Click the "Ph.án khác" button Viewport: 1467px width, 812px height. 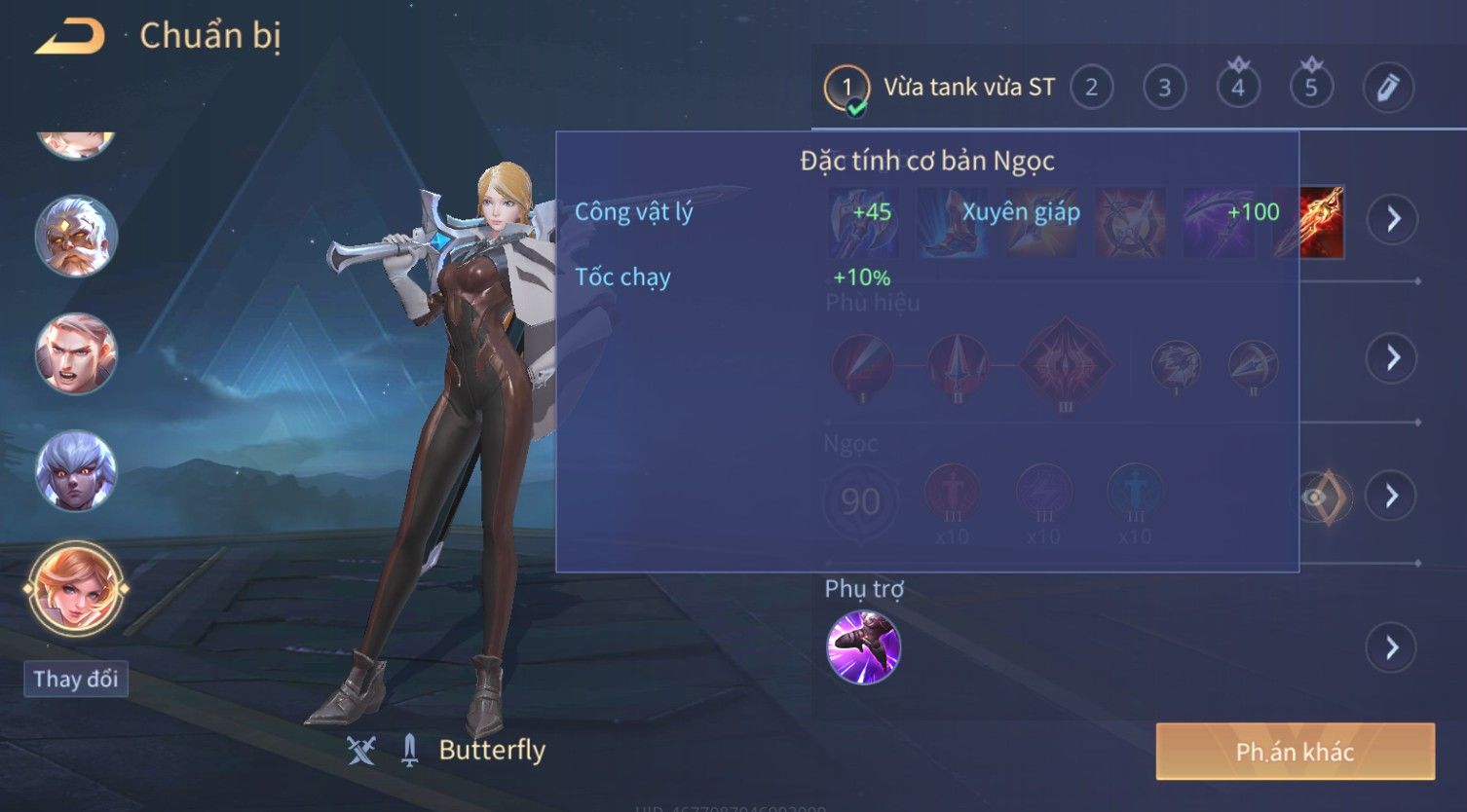click(x=1295, y=752)
